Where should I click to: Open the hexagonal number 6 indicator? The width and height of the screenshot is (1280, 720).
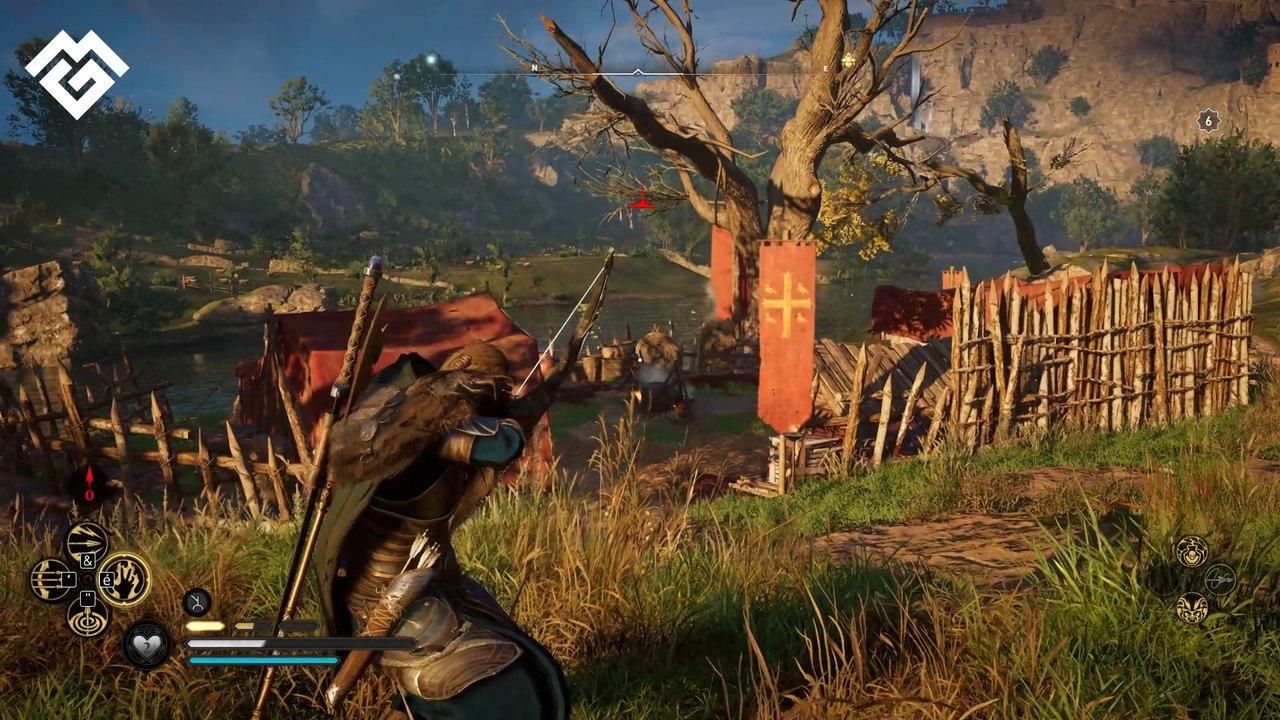pyautogui.click(x=1209, y=121)
